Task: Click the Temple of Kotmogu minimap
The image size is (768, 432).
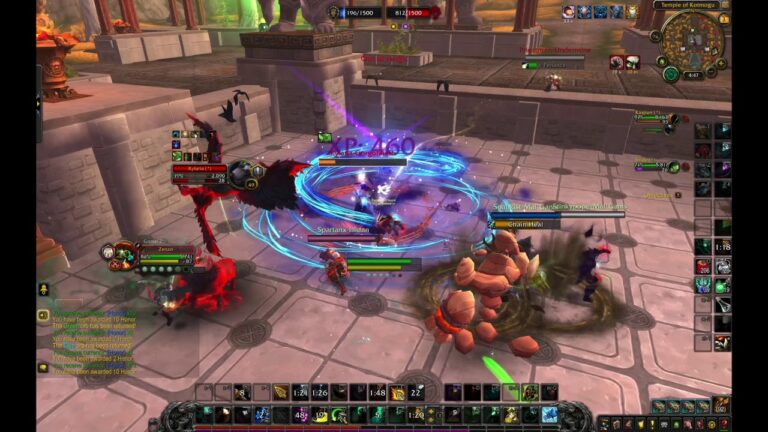Action: point(692,45)
